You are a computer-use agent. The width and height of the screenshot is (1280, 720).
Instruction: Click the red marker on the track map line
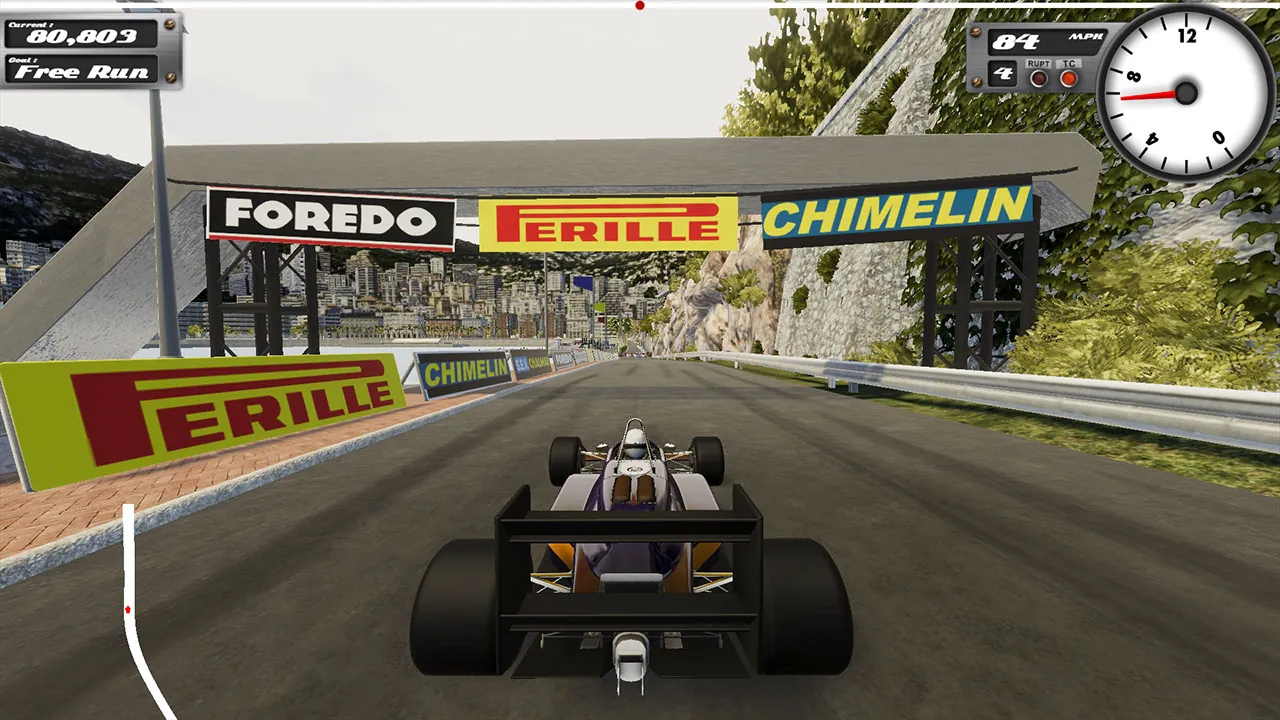tap(127, 608)
